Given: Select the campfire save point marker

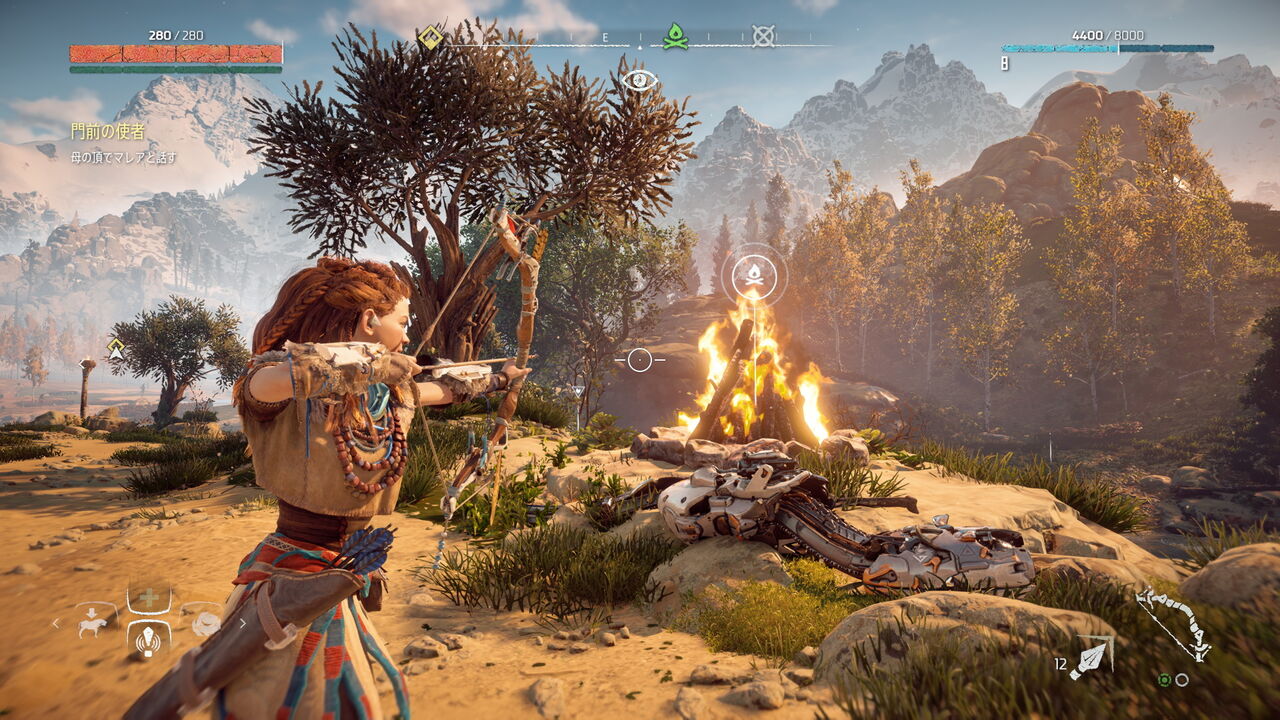Looking at the screenshot, I should coord(754,275).
